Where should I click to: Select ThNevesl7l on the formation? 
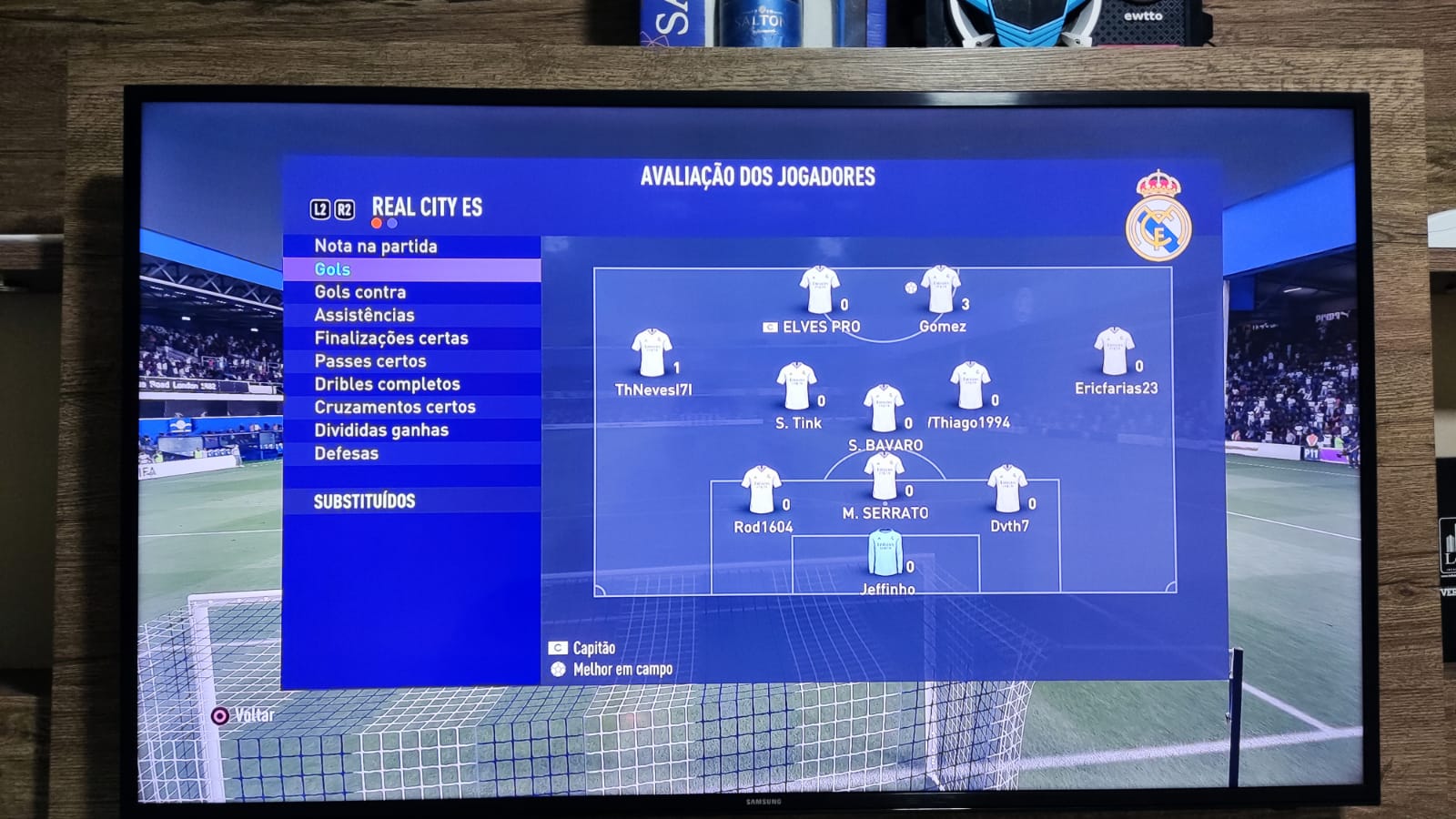[x=652, y=354]
